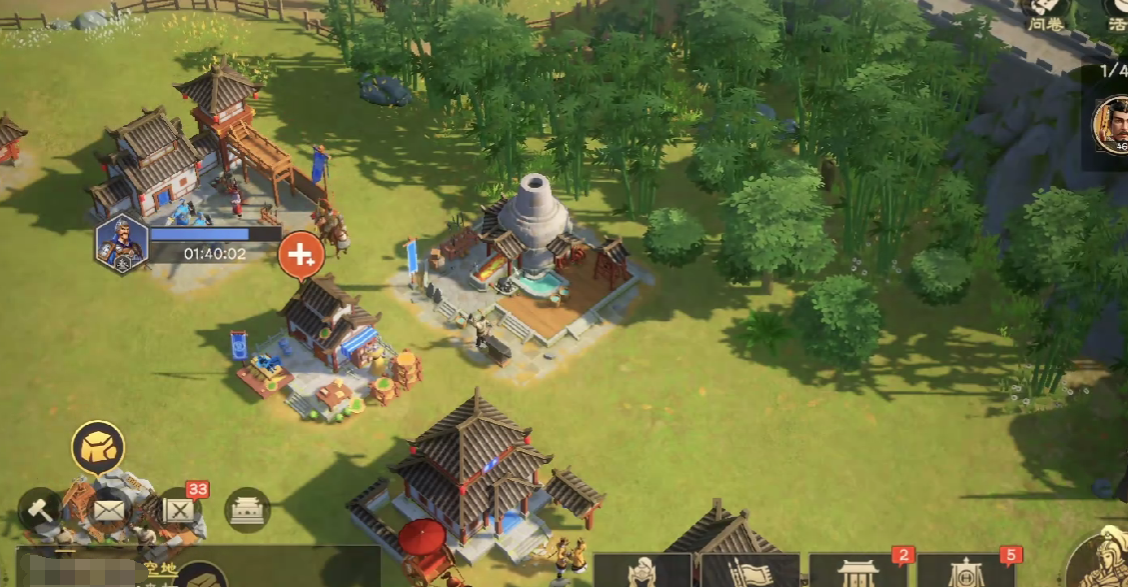Click the golden warrior avatar in the corner
Image resolution: width=1128 pixels, height=587 pixels.
(1098, 558)
